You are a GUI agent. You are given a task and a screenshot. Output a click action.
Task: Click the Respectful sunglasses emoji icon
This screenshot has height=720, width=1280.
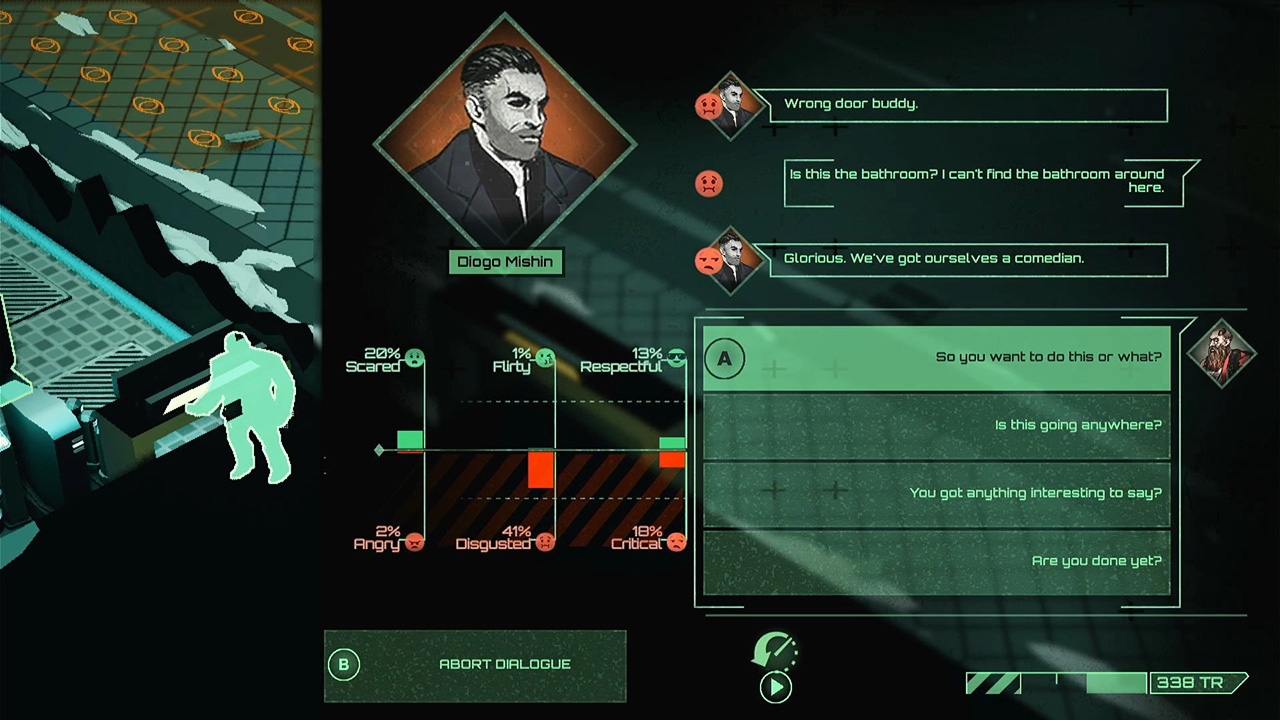676,358
